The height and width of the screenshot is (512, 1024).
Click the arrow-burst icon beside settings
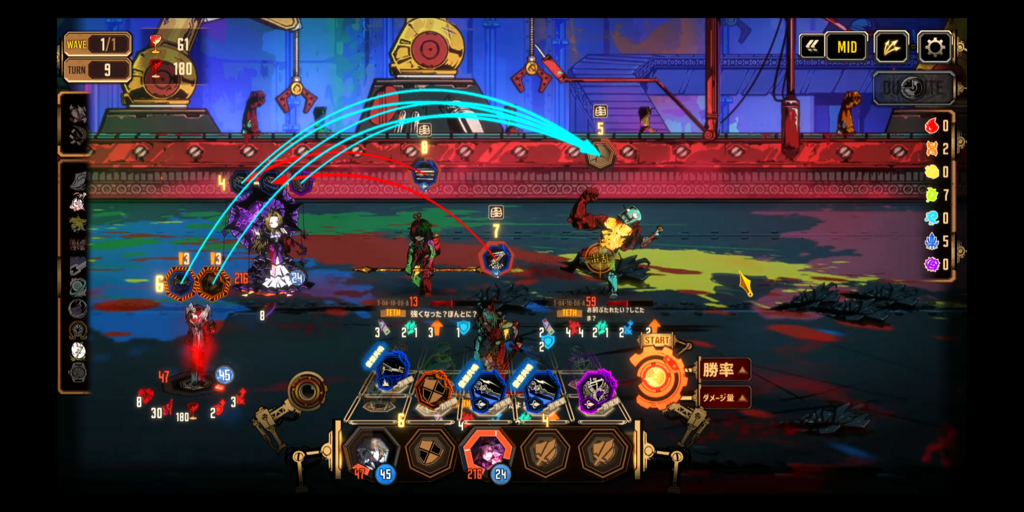891,46
